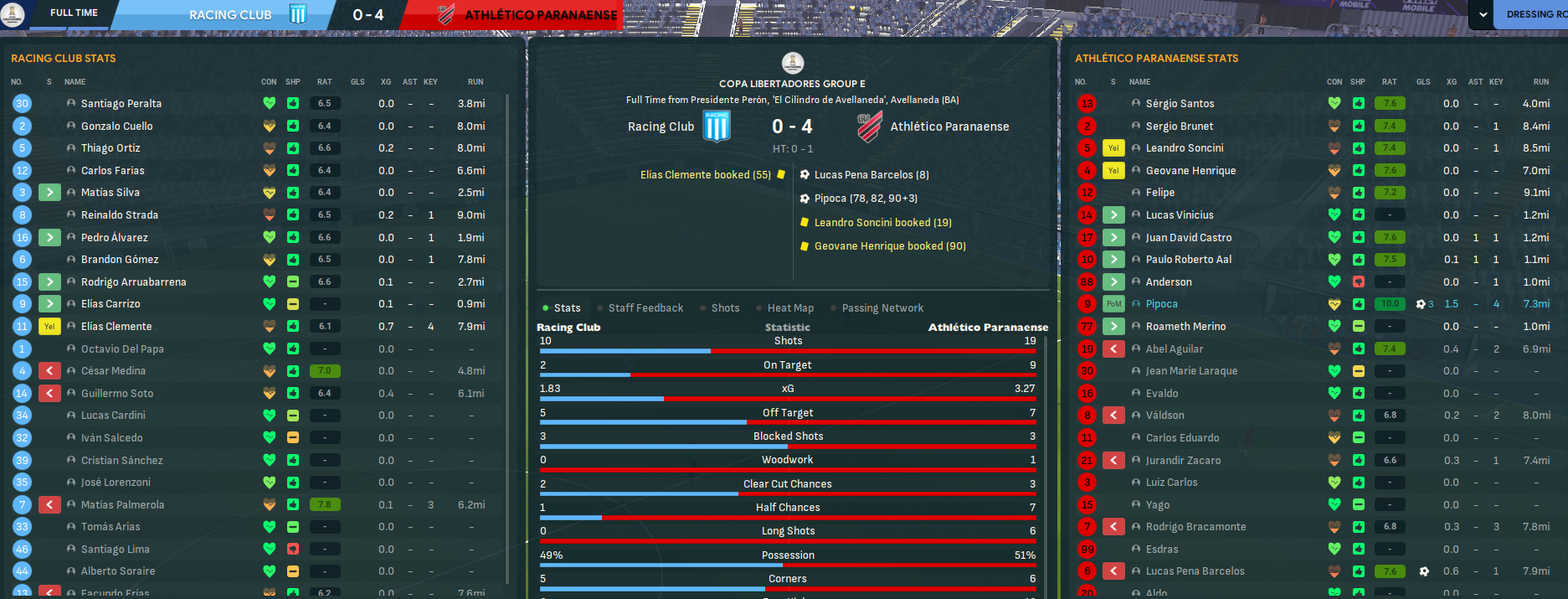The image size is (1568, 599).
Task: Click the Copa Libertadores Group E competition title
Action: (x=792, y=84)
